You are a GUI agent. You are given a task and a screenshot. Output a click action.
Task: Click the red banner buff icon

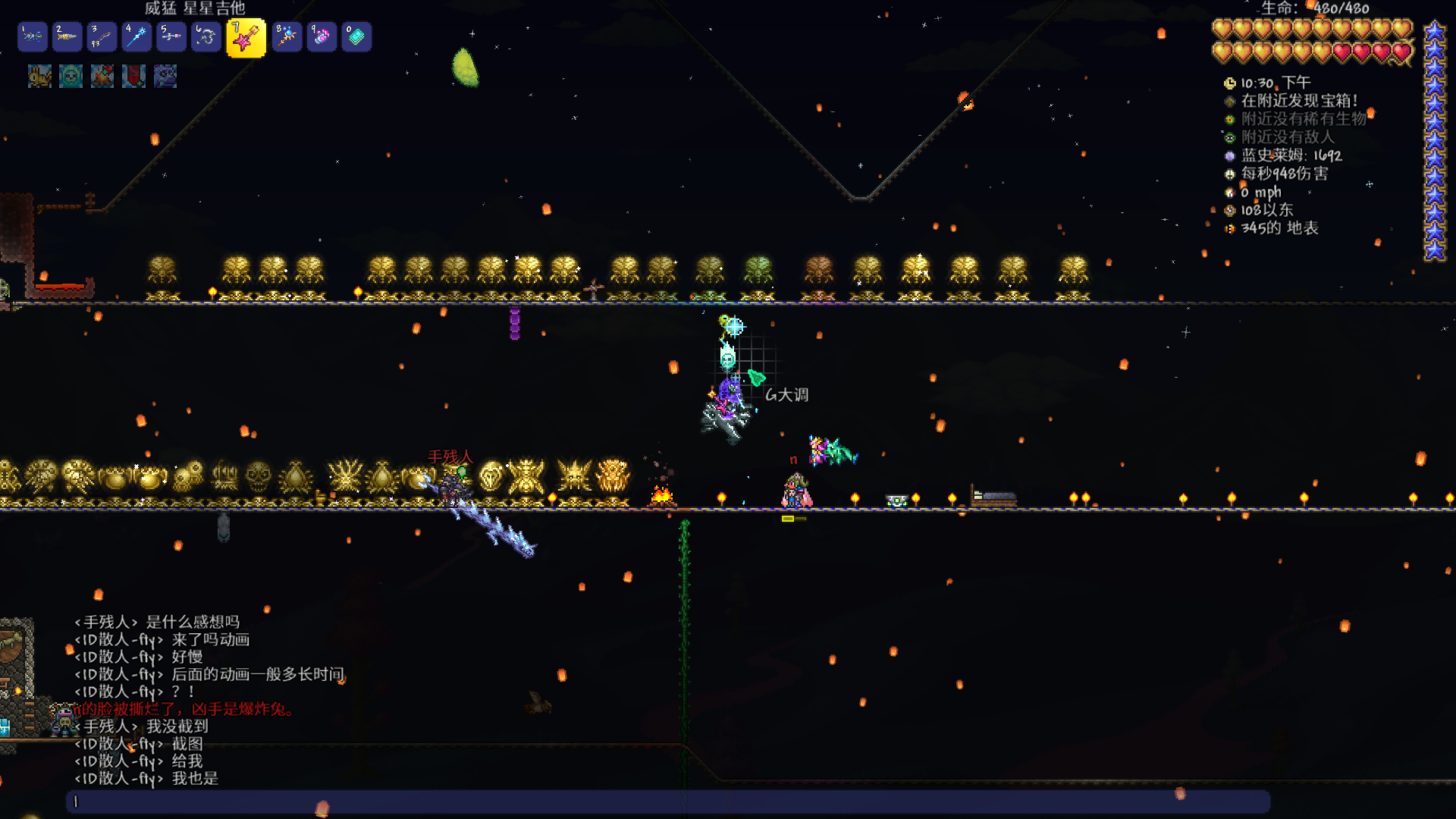133,76
